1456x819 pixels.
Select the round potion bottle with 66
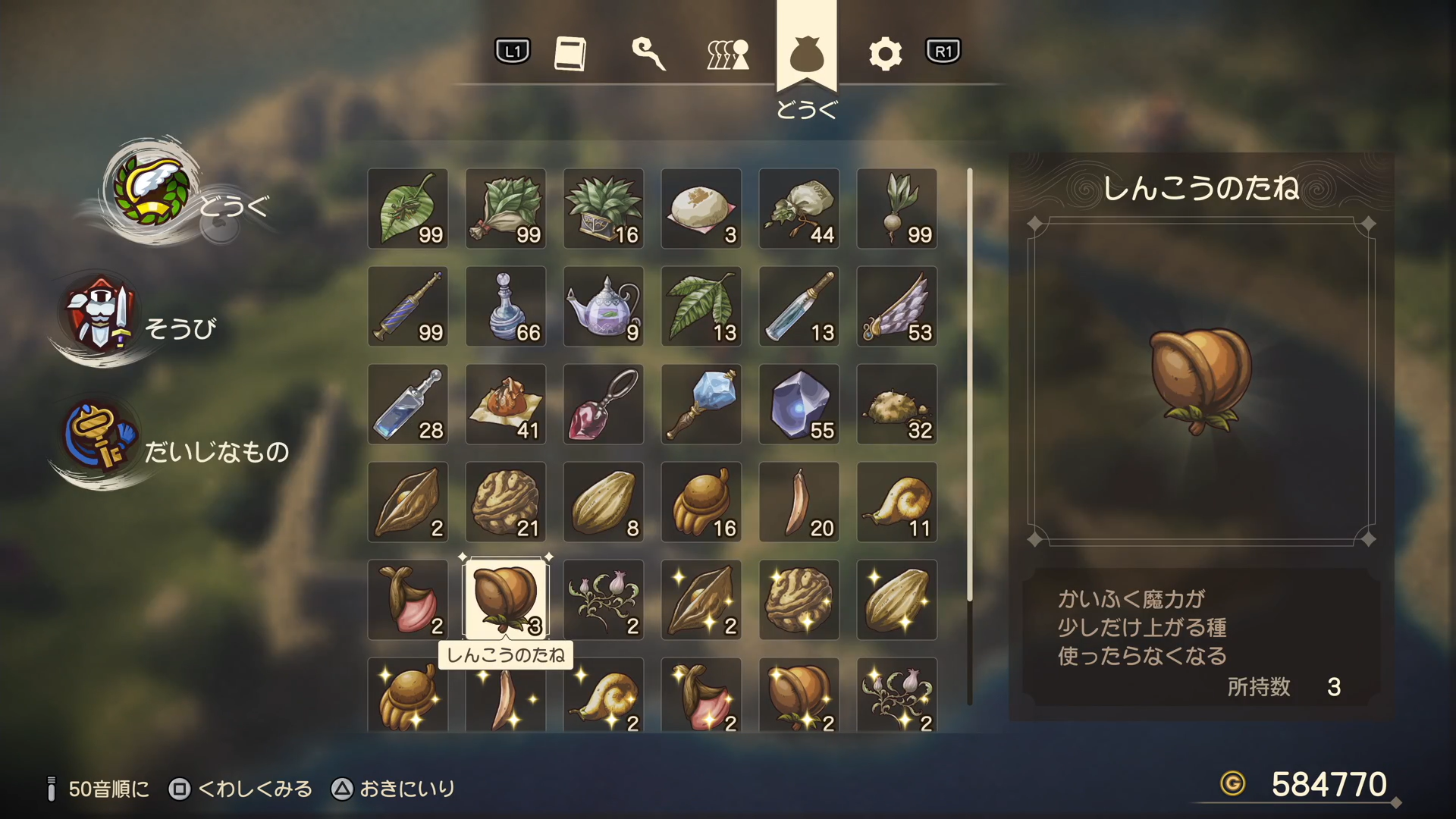pos(506,306)
